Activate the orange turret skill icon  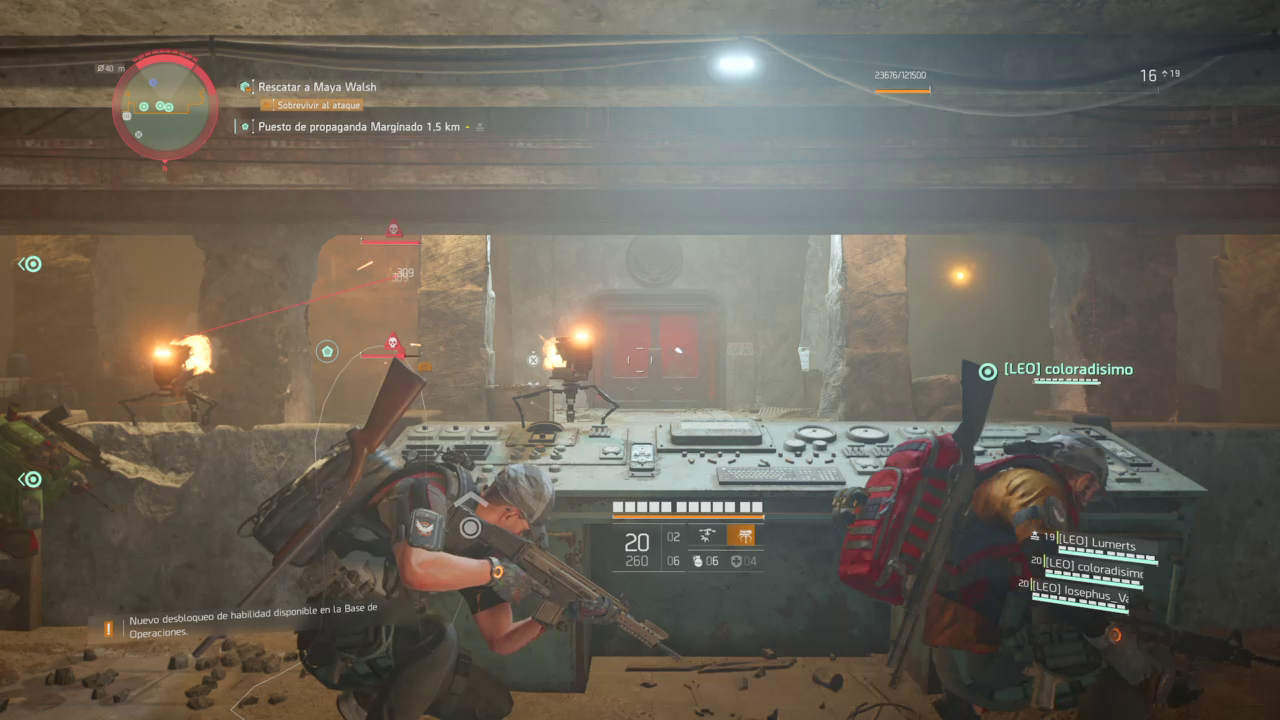741,535
